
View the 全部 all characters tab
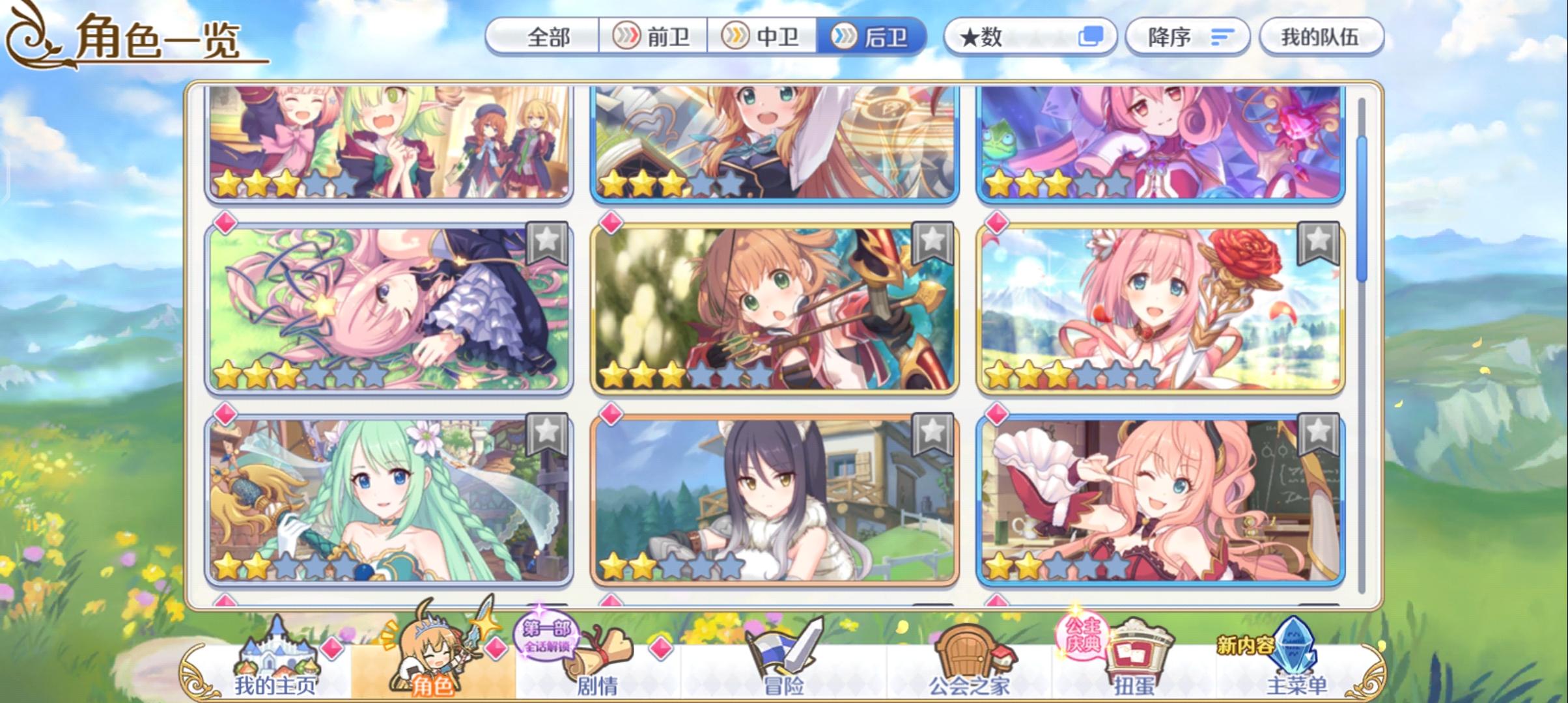(x=549, y=37)
